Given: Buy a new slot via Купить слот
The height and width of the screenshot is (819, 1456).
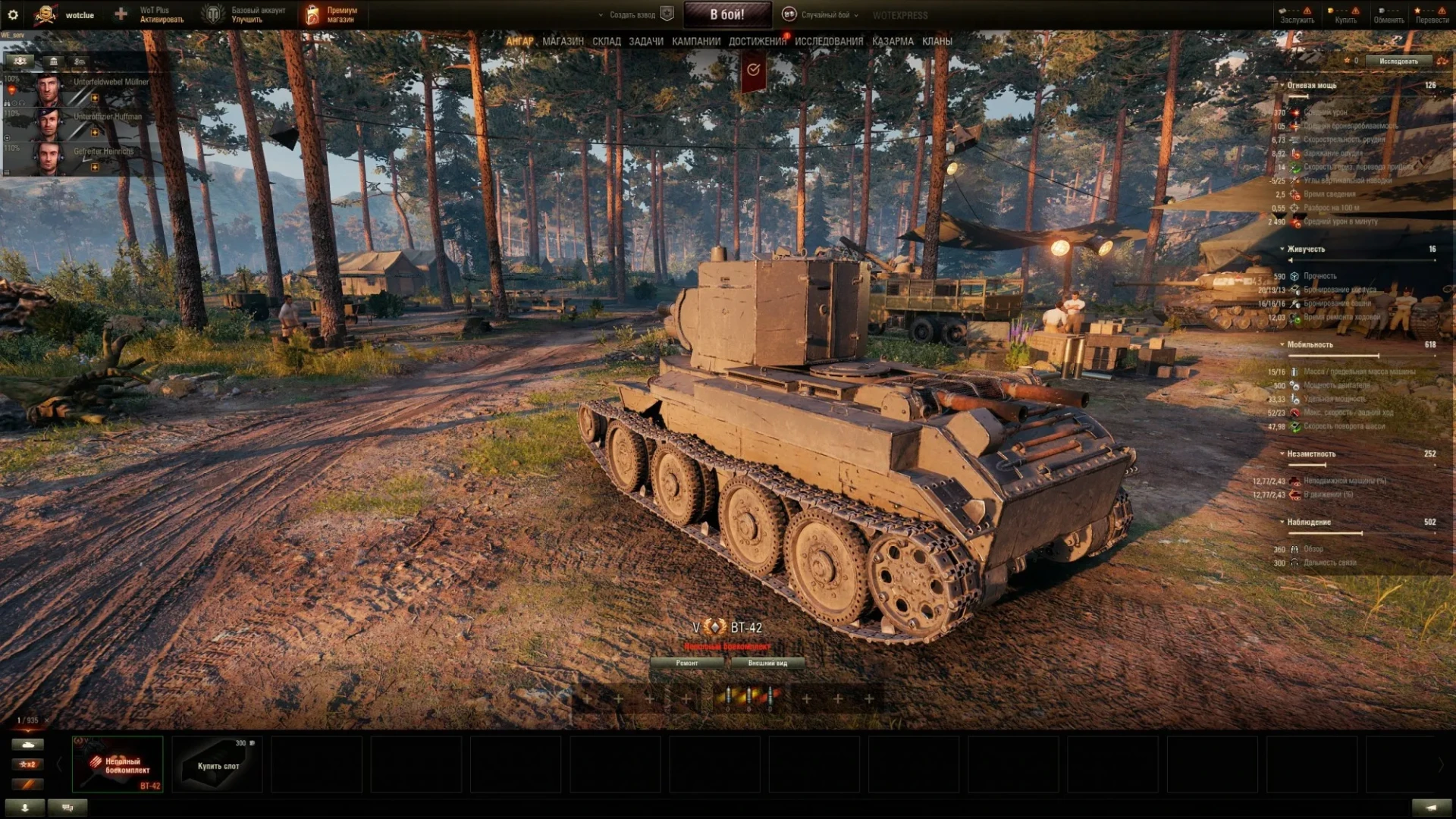Looking at the screenshot, I should 218,764.
